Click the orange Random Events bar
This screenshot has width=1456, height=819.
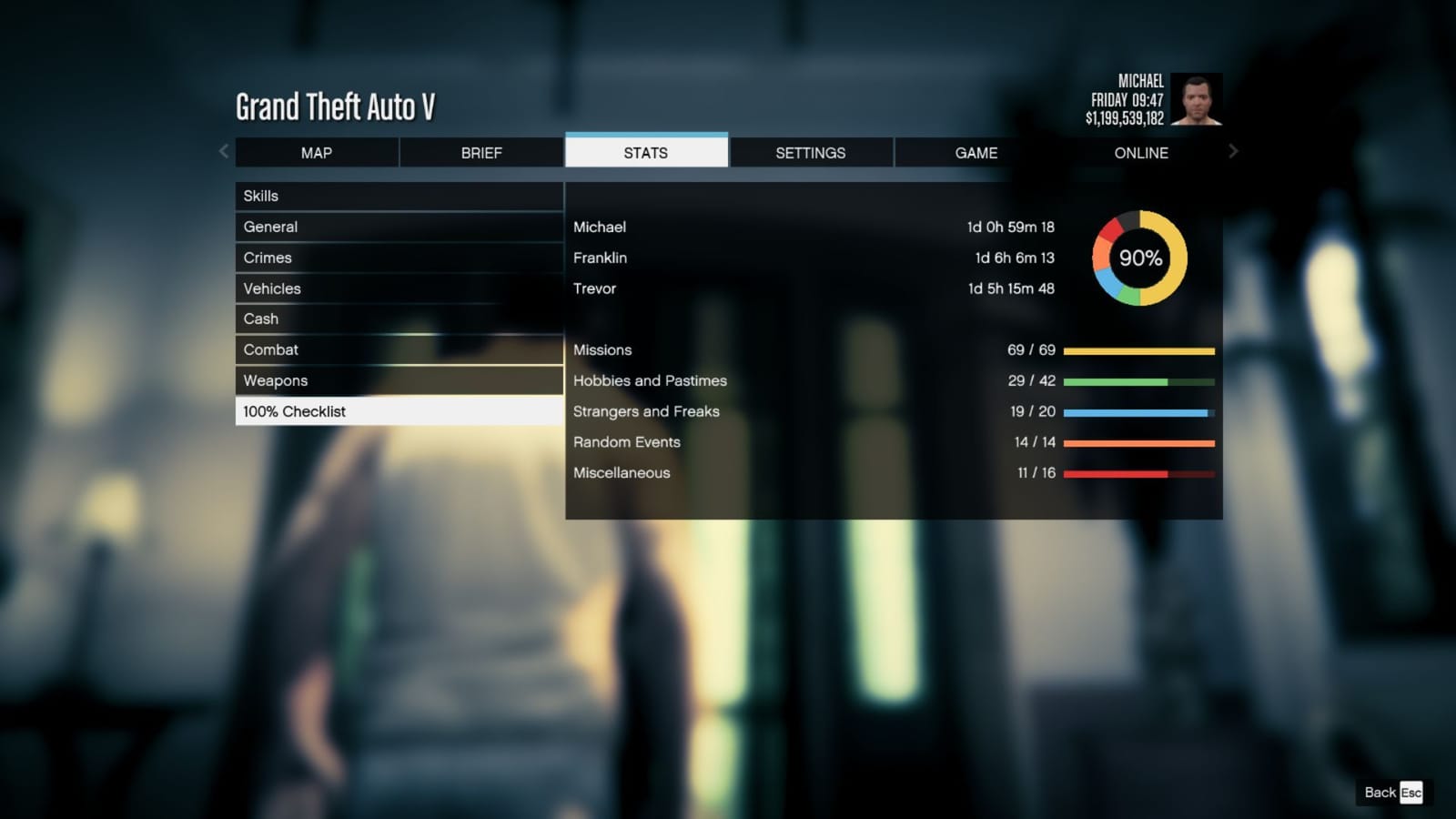(1138, 443)
